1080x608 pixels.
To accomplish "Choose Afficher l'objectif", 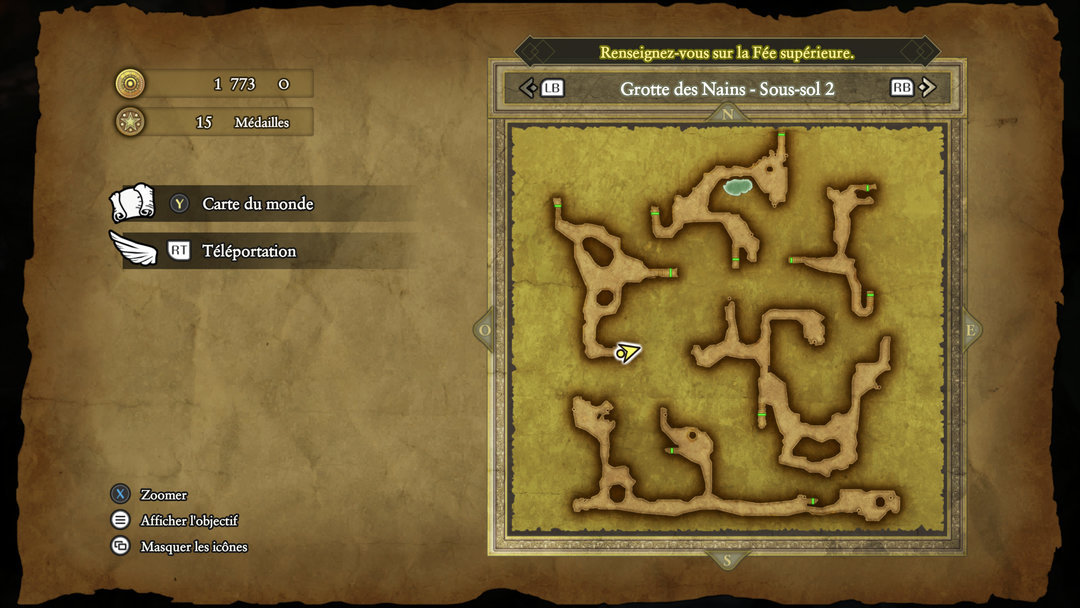I will [x=189, y=521].
